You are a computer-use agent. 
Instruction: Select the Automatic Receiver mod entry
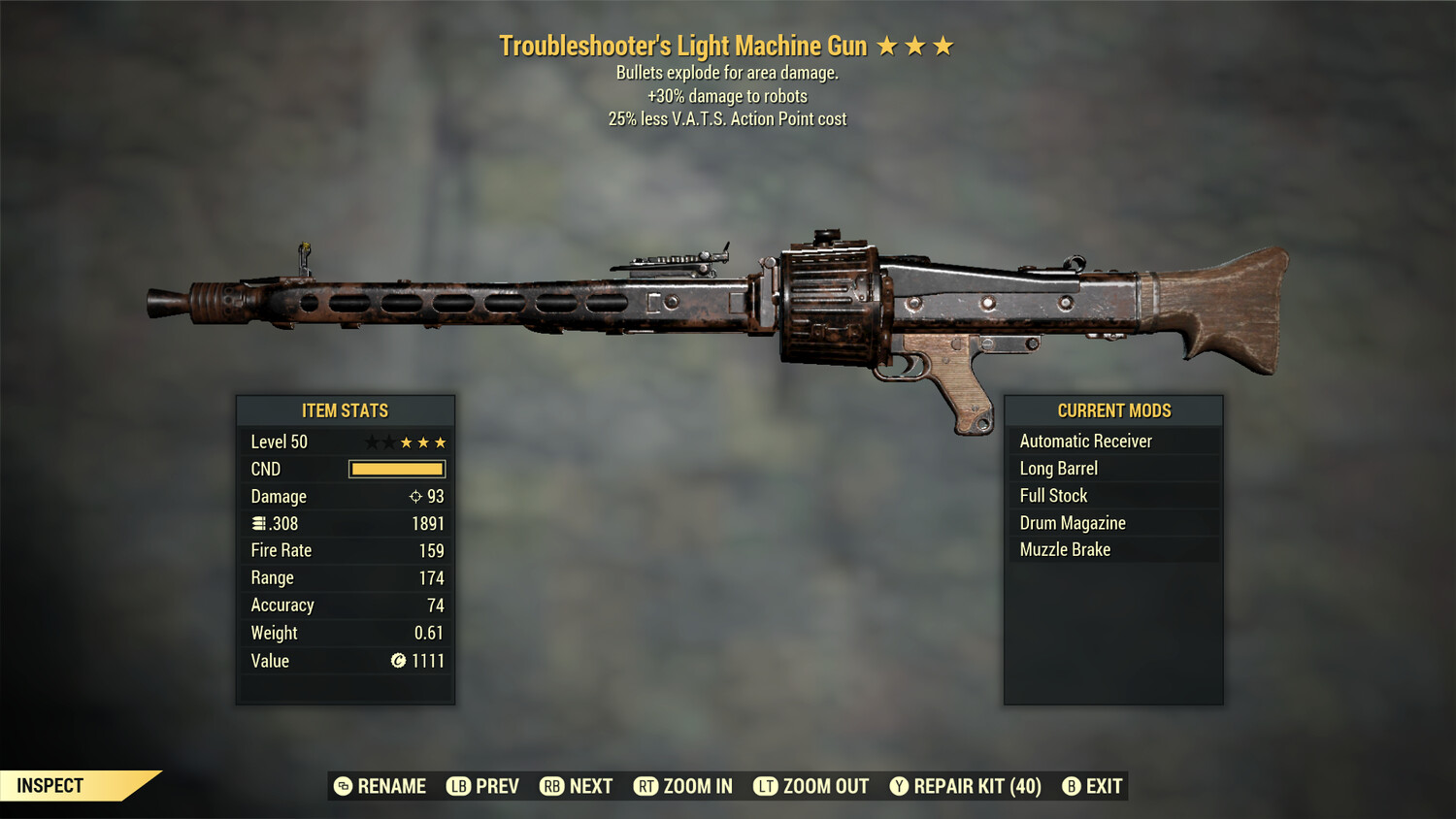pyautogui.click(x=1085, y=441)
